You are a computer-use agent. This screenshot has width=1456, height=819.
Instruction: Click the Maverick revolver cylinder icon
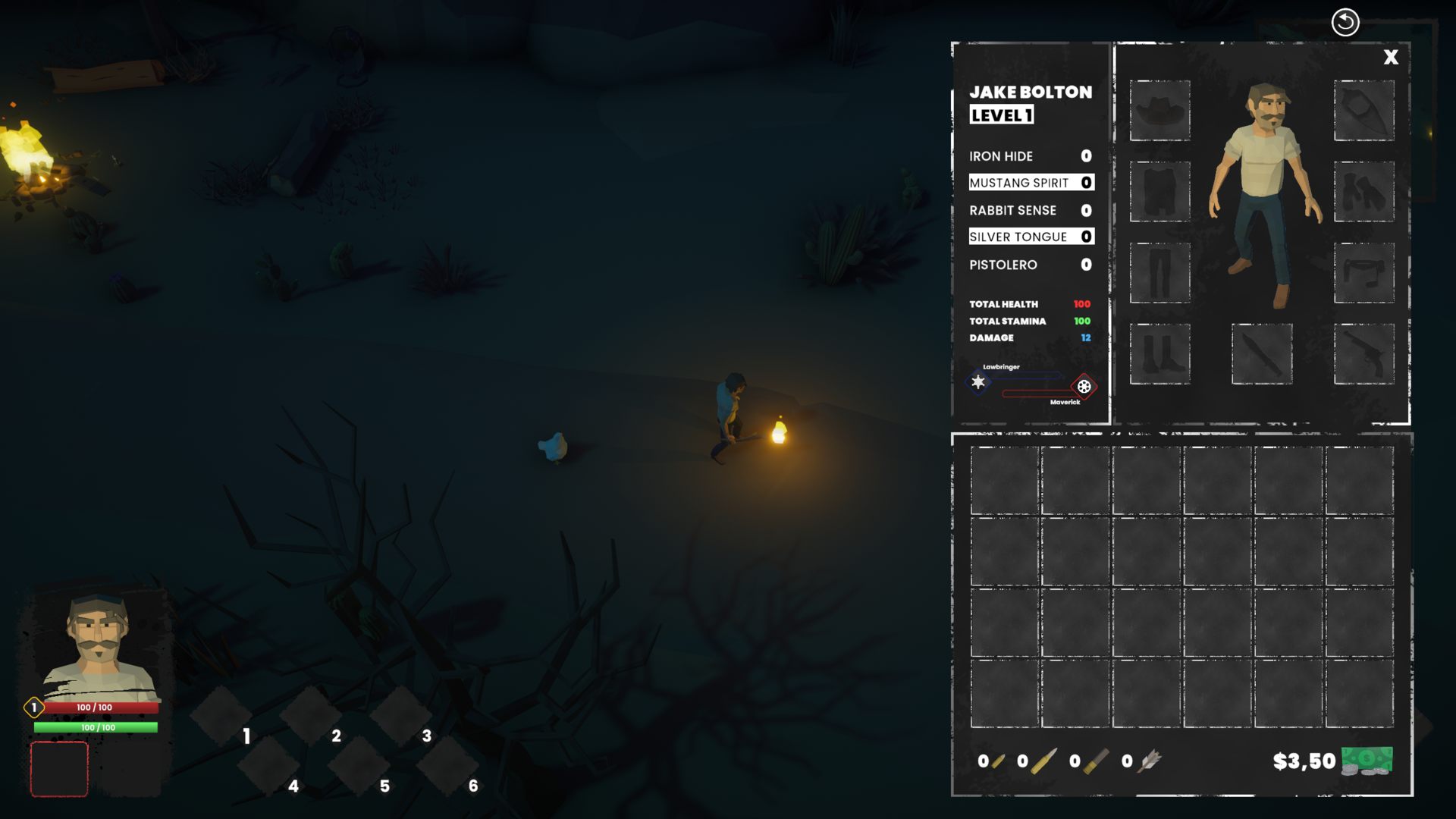(1084, 387)
